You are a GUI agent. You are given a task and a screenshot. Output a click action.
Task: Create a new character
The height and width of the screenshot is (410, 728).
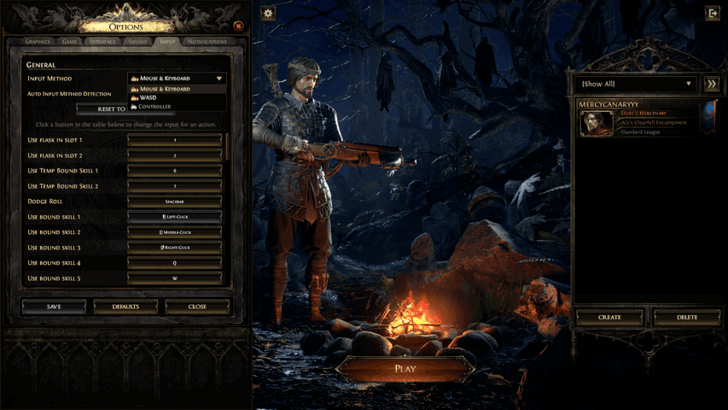pos(609,317)
